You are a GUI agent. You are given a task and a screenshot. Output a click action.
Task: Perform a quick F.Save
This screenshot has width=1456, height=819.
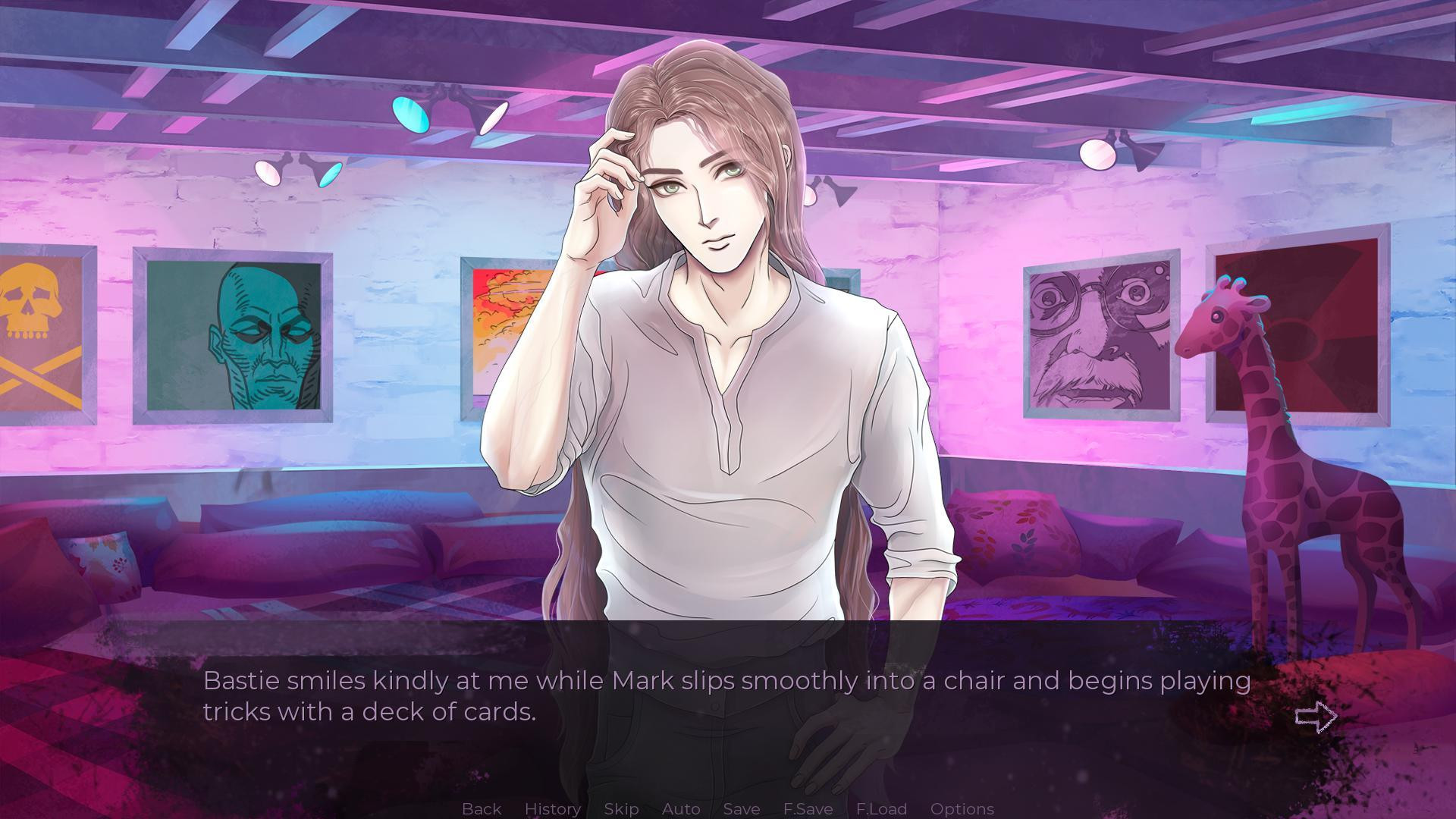pos(807,808)
